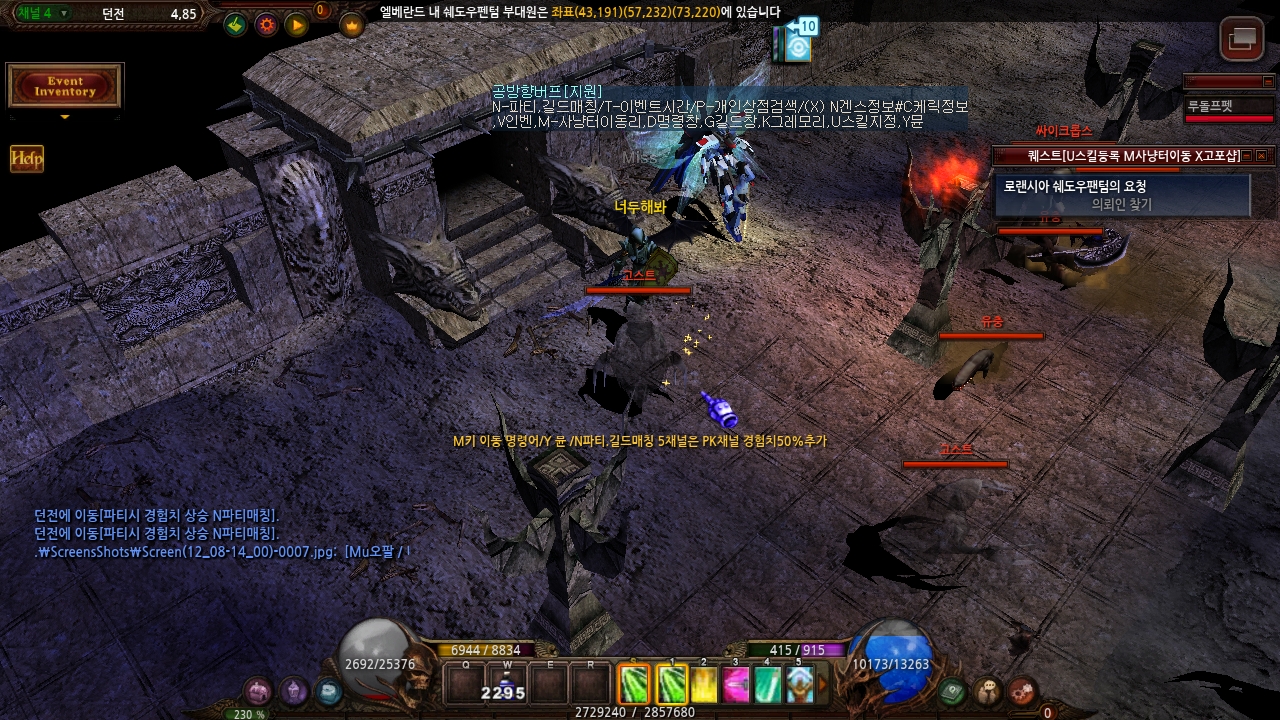
Task: Activate the raised-arms figure skill in slot 5
Action: (799, 685)
